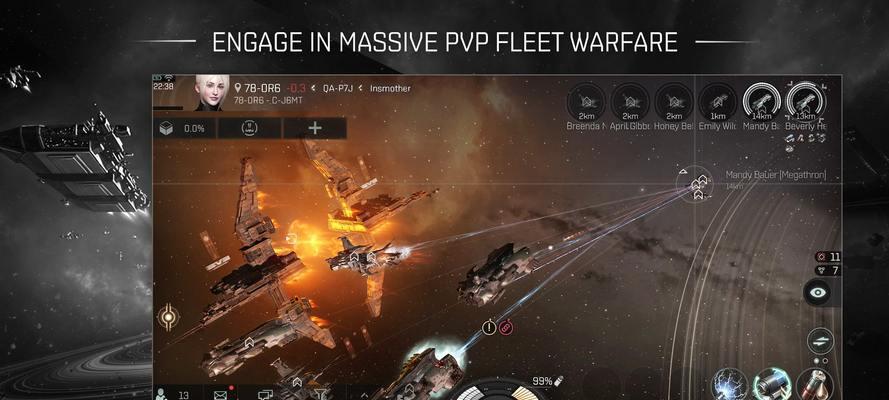
Task: Open the chat window icon
Action: (x=265, y=394)
